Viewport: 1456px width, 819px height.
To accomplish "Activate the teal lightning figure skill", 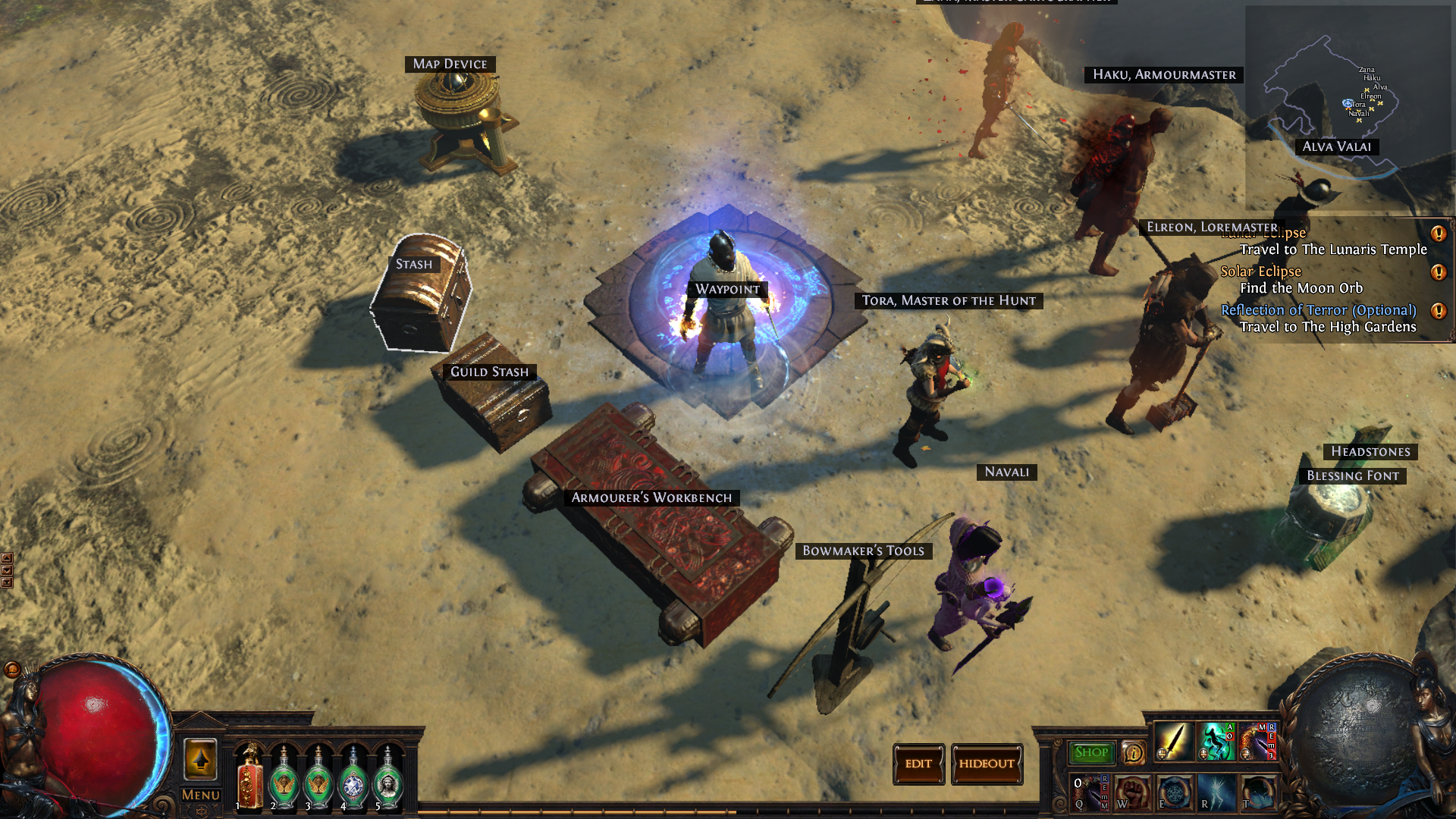I will tap(1216, 741).
